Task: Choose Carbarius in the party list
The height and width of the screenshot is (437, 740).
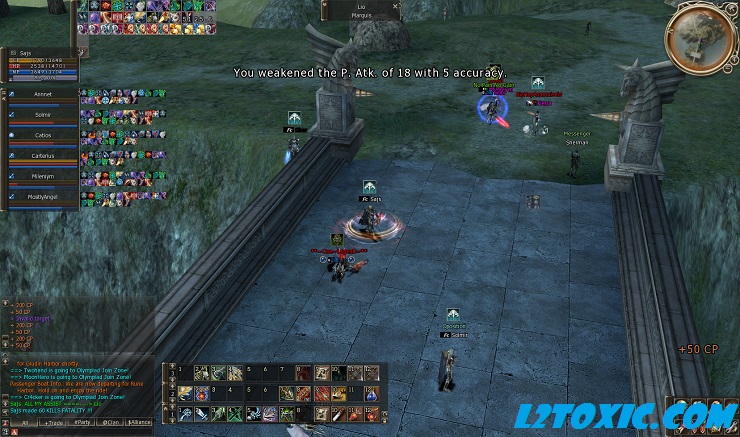Action: pos(42,156)
